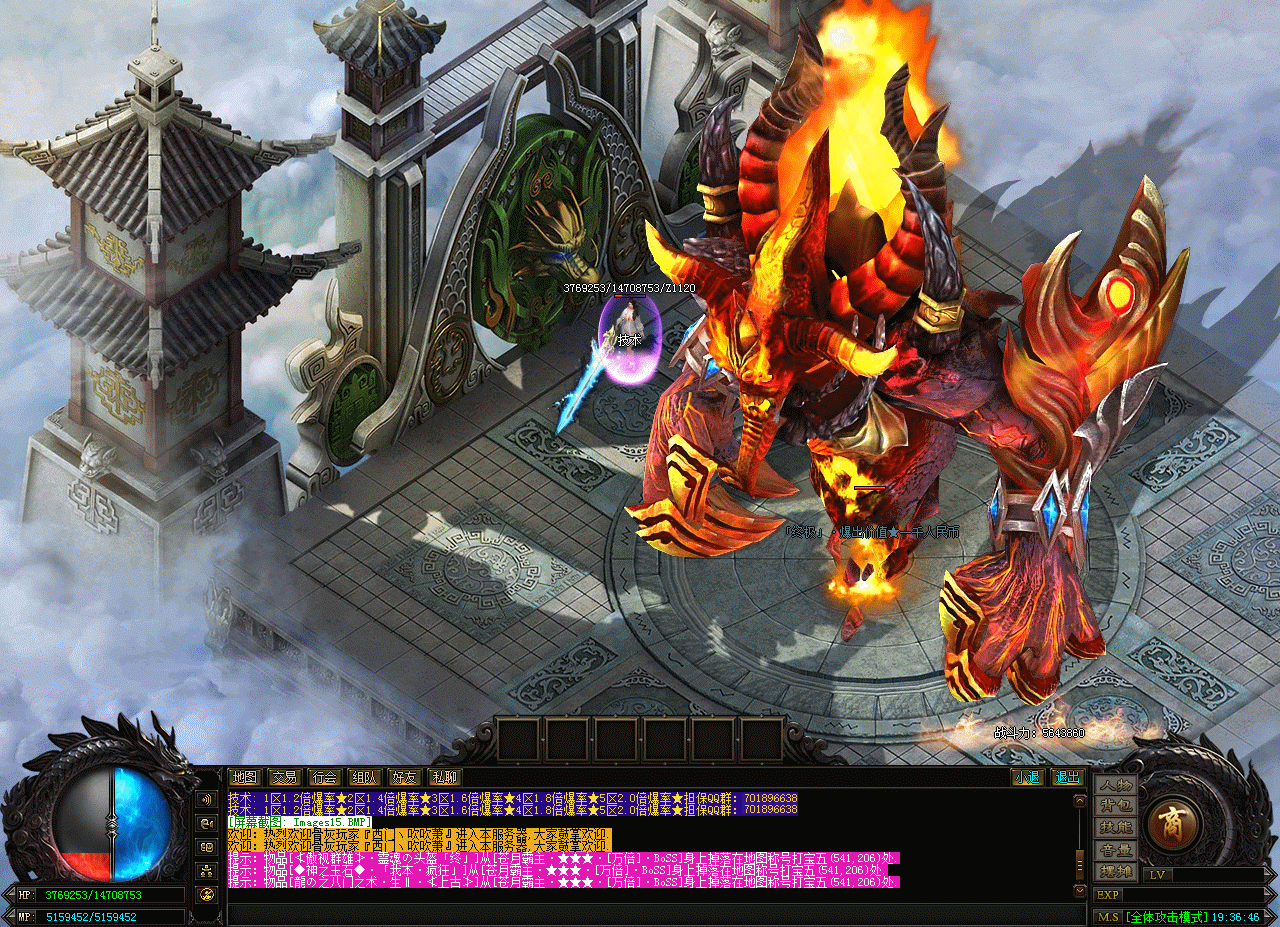The width and height of the screenshot is (1280, 927).
Task: Open the 地图 map panel
Action: click(244, 777)
